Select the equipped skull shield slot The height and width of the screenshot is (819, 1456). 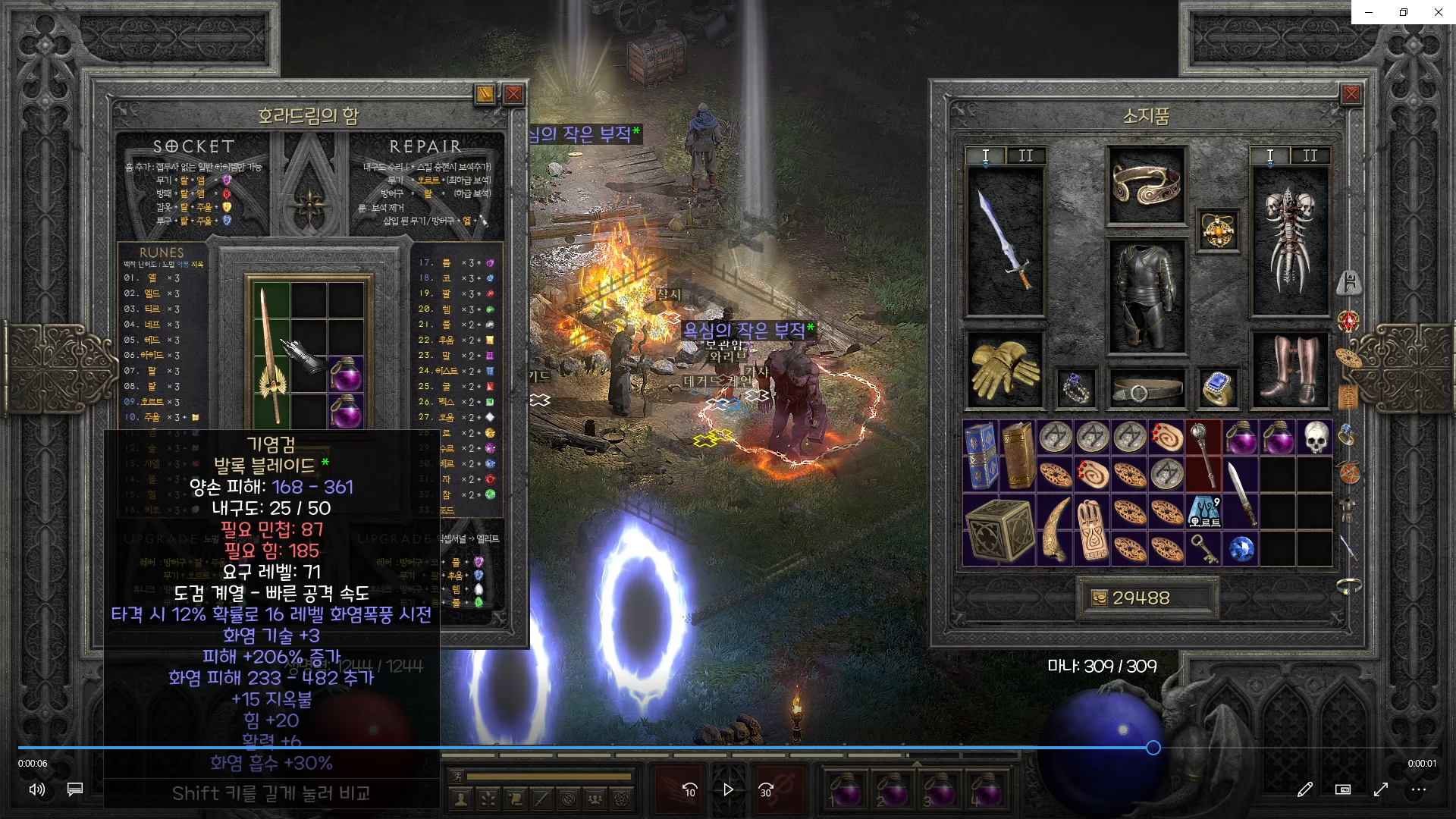[x=1289, y=241]
